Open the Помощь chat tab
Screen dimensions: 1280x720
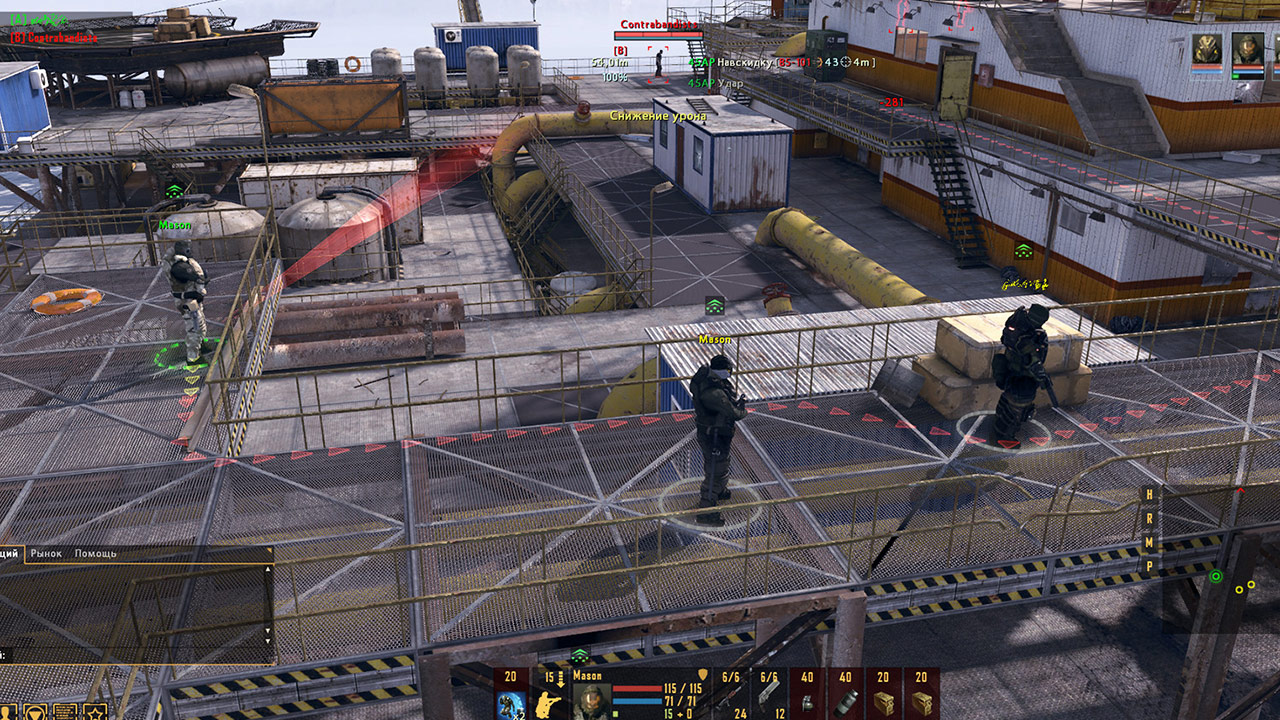(x=95, y=554)
